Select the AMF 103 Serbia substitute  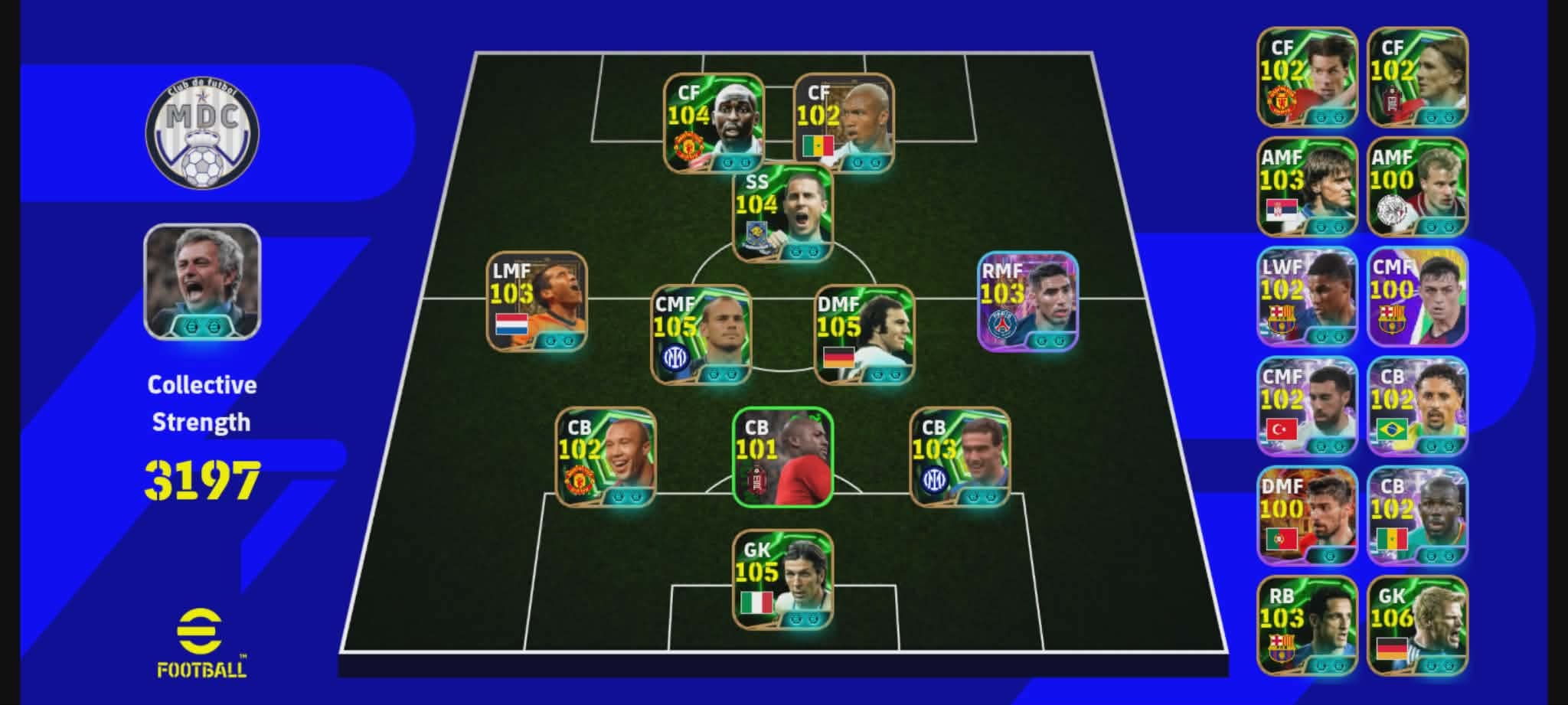tap(1307, 187)
